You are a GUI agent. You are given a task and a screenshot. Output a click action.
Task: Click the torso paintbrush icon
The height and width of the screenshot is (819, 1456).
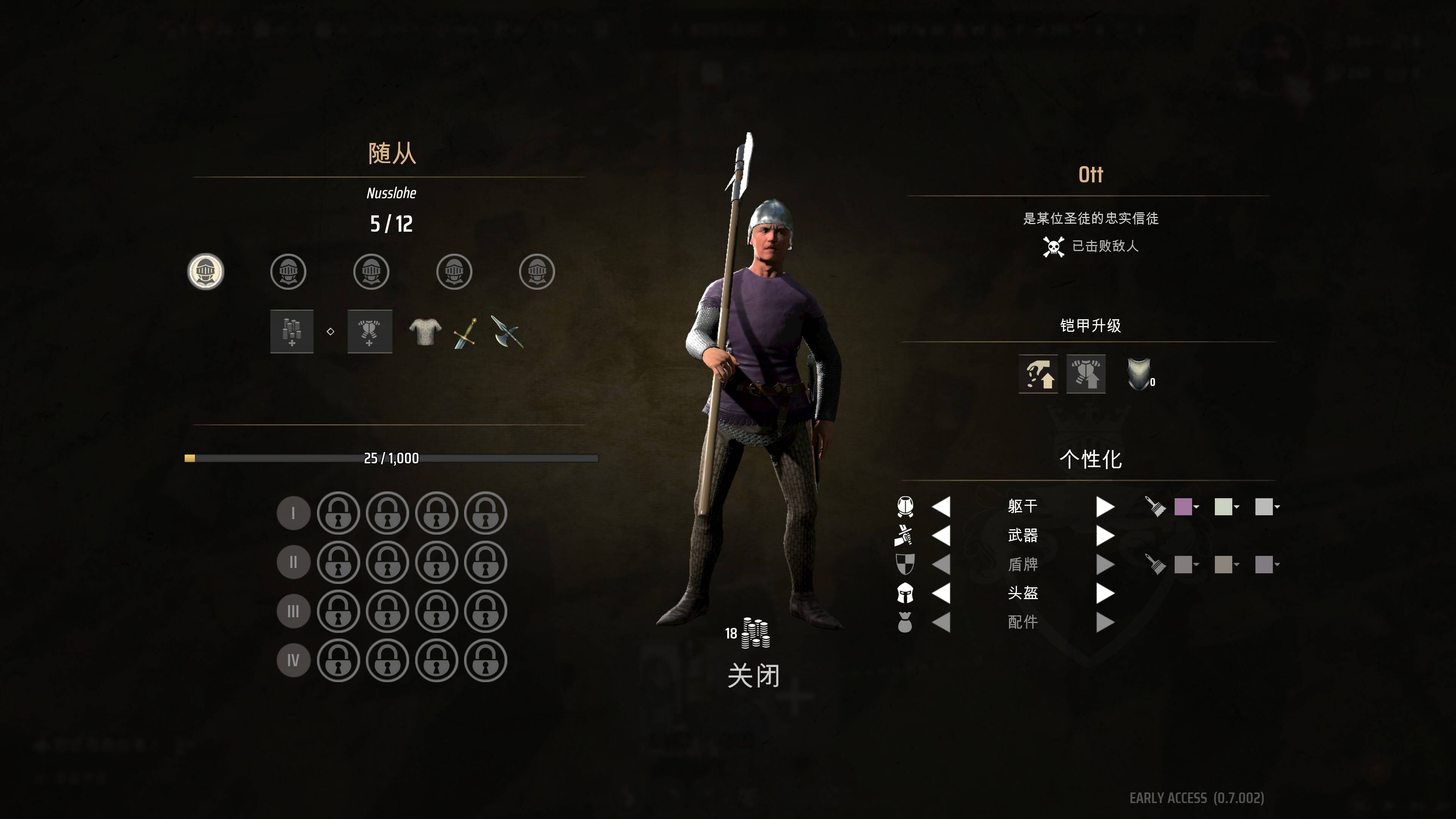[x=1155, y=507]
